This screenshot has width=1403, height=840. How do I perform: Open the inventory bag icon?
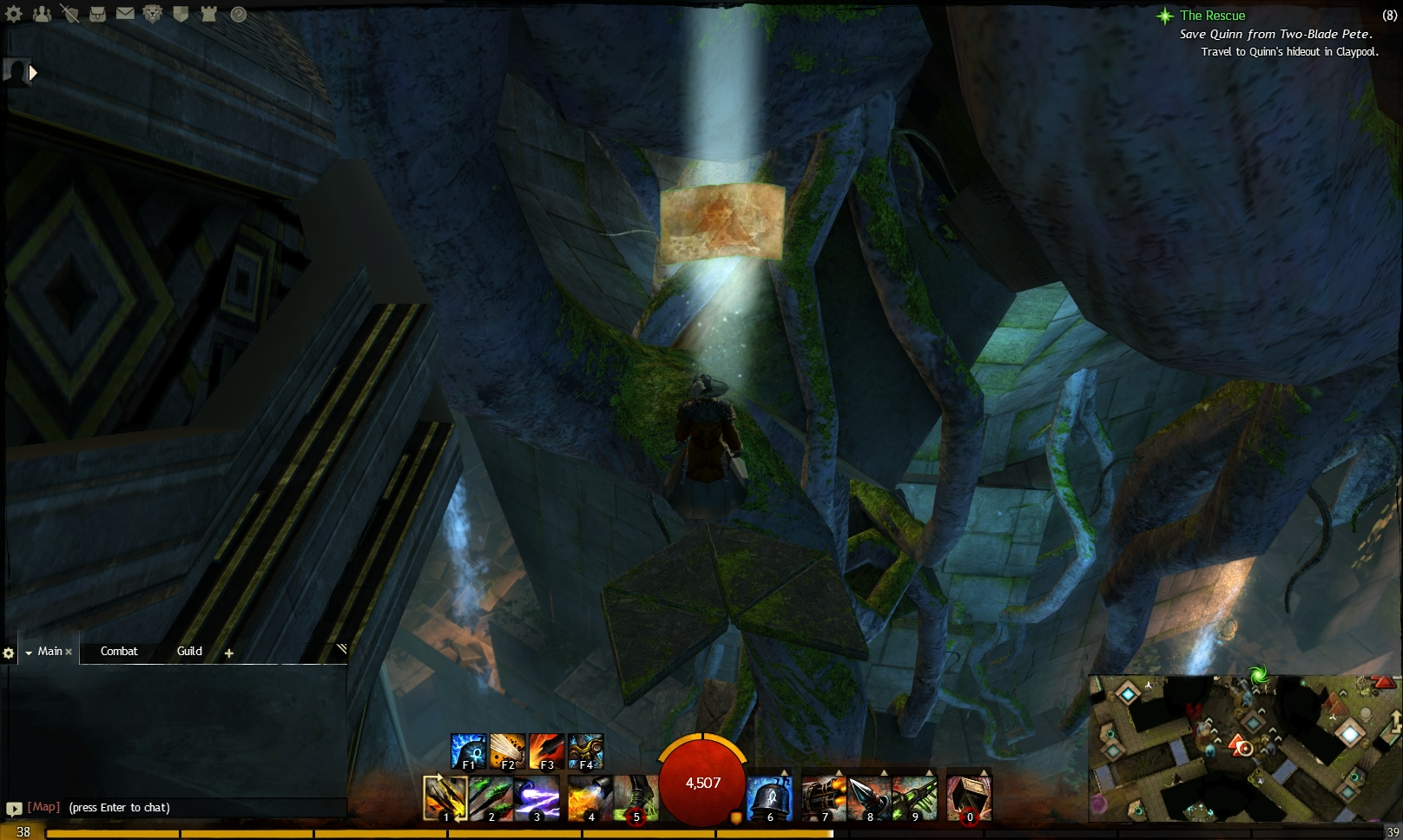click(x=96, y=15)
